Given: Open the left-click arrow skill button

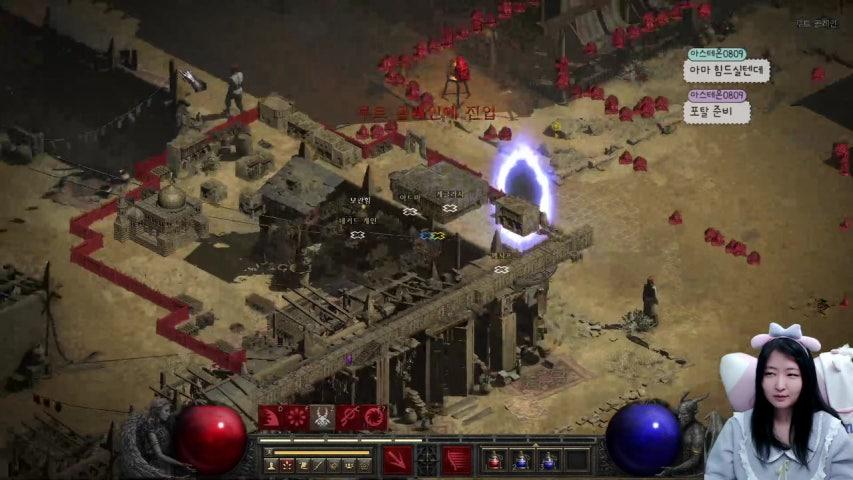Looking at the screenshot, I should click(x=397, y=460).
